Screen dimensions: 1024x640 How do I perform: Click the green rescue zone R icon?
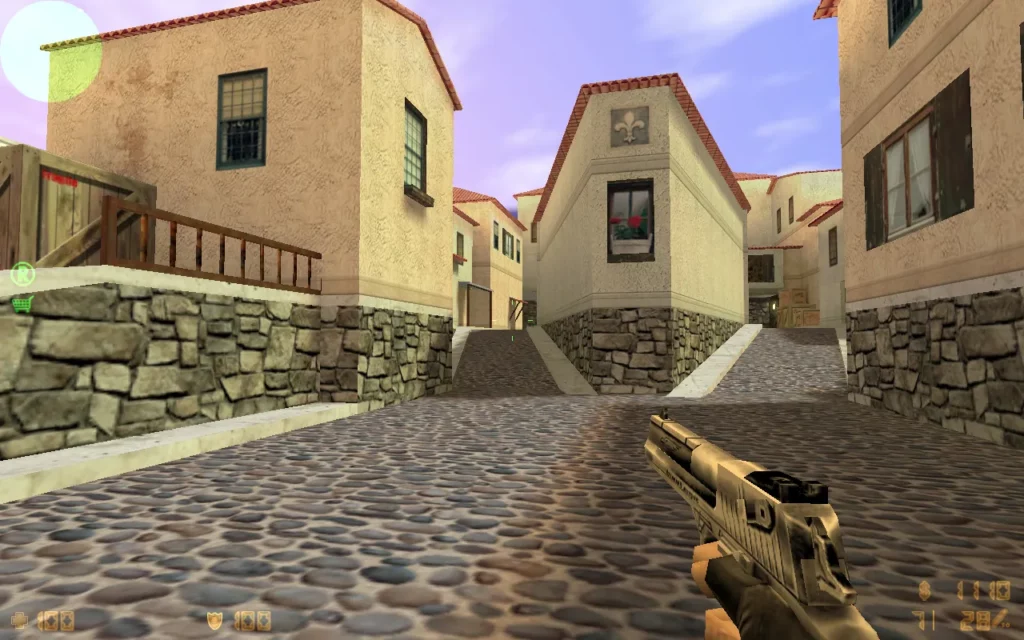click(x=22, y=272)
